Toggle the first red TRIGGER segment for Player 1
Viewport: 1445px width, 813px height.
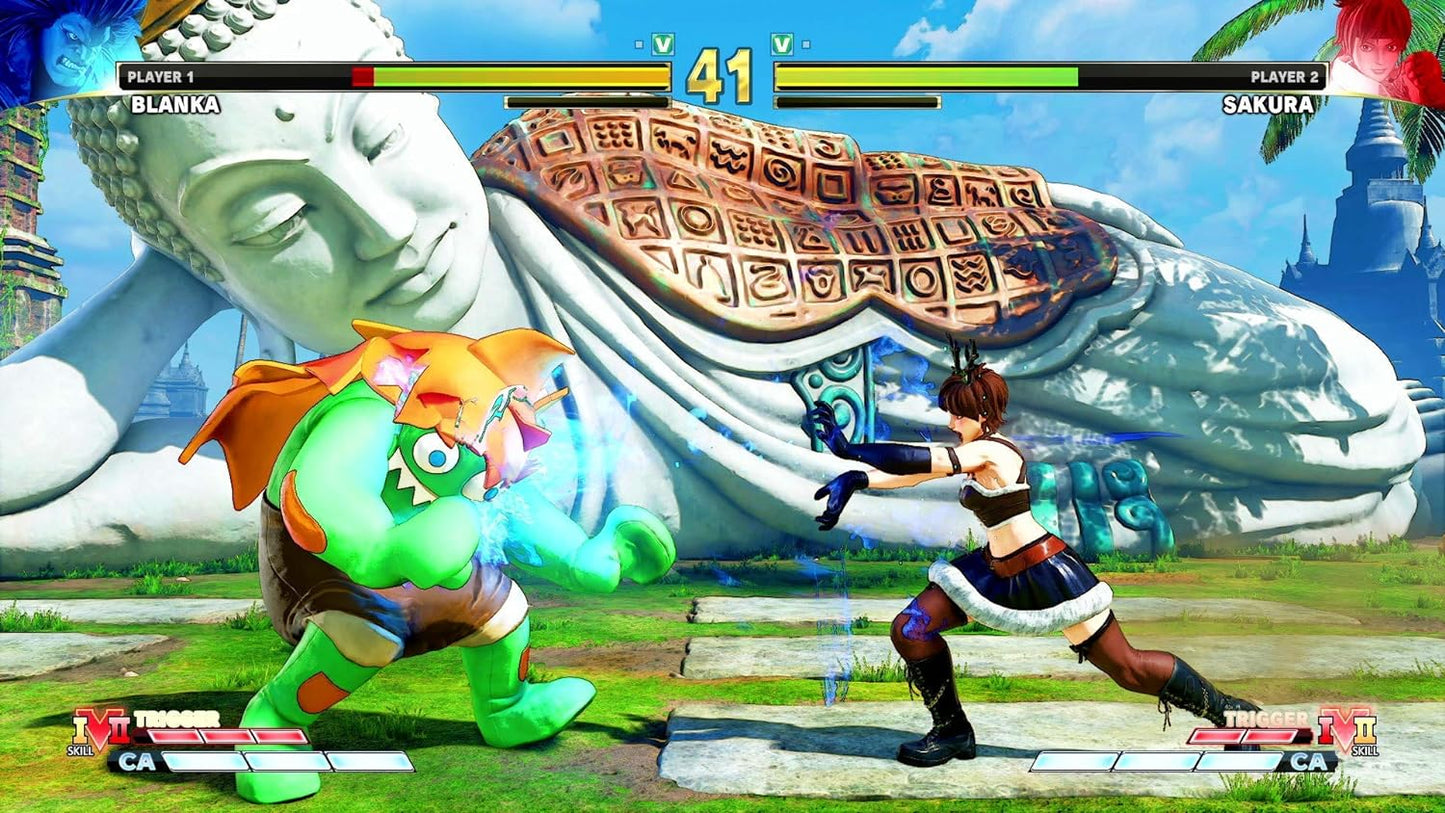(172, 736)
